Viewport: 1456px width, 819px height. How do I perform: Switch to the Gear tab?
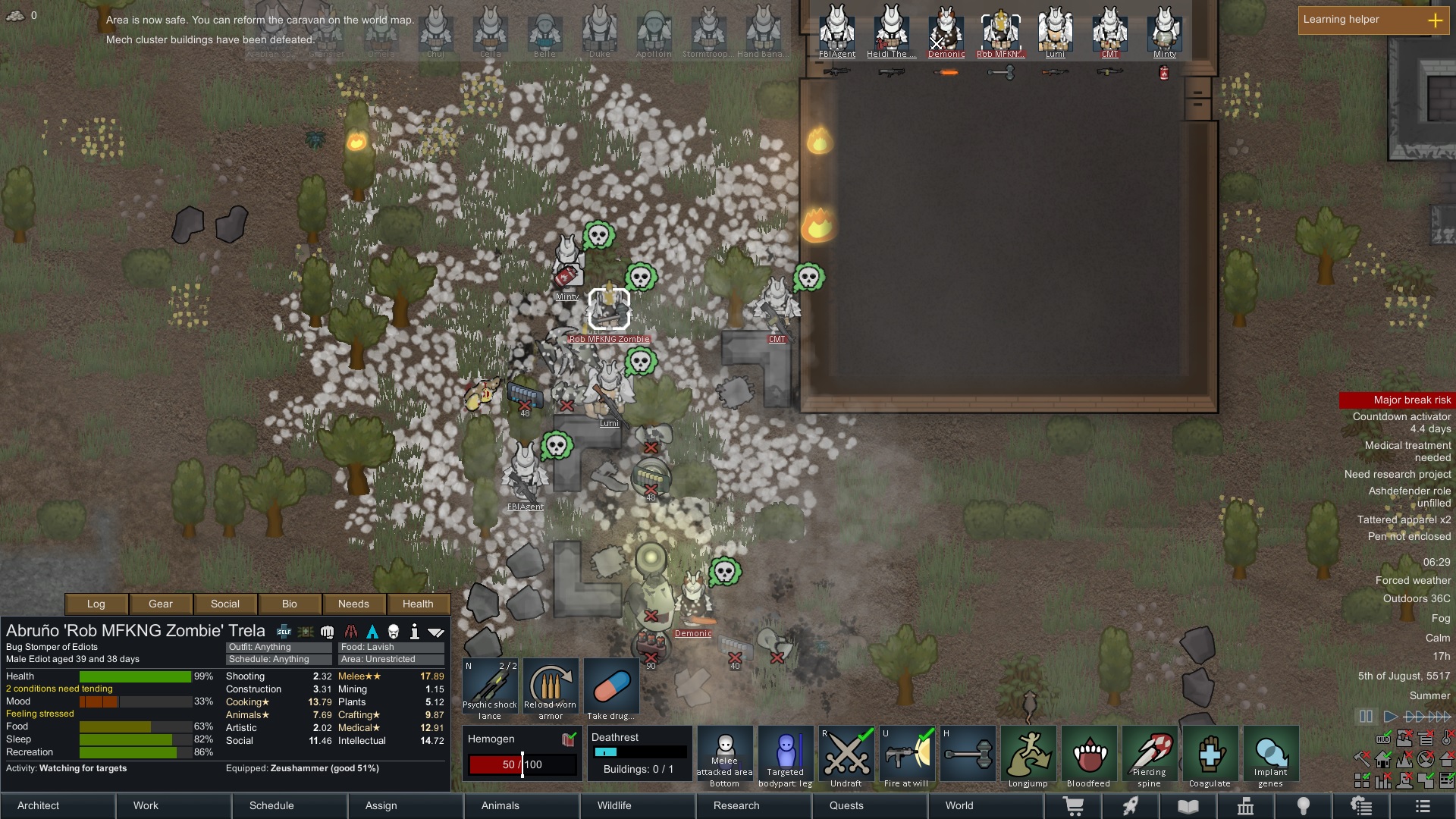point(160,604)
